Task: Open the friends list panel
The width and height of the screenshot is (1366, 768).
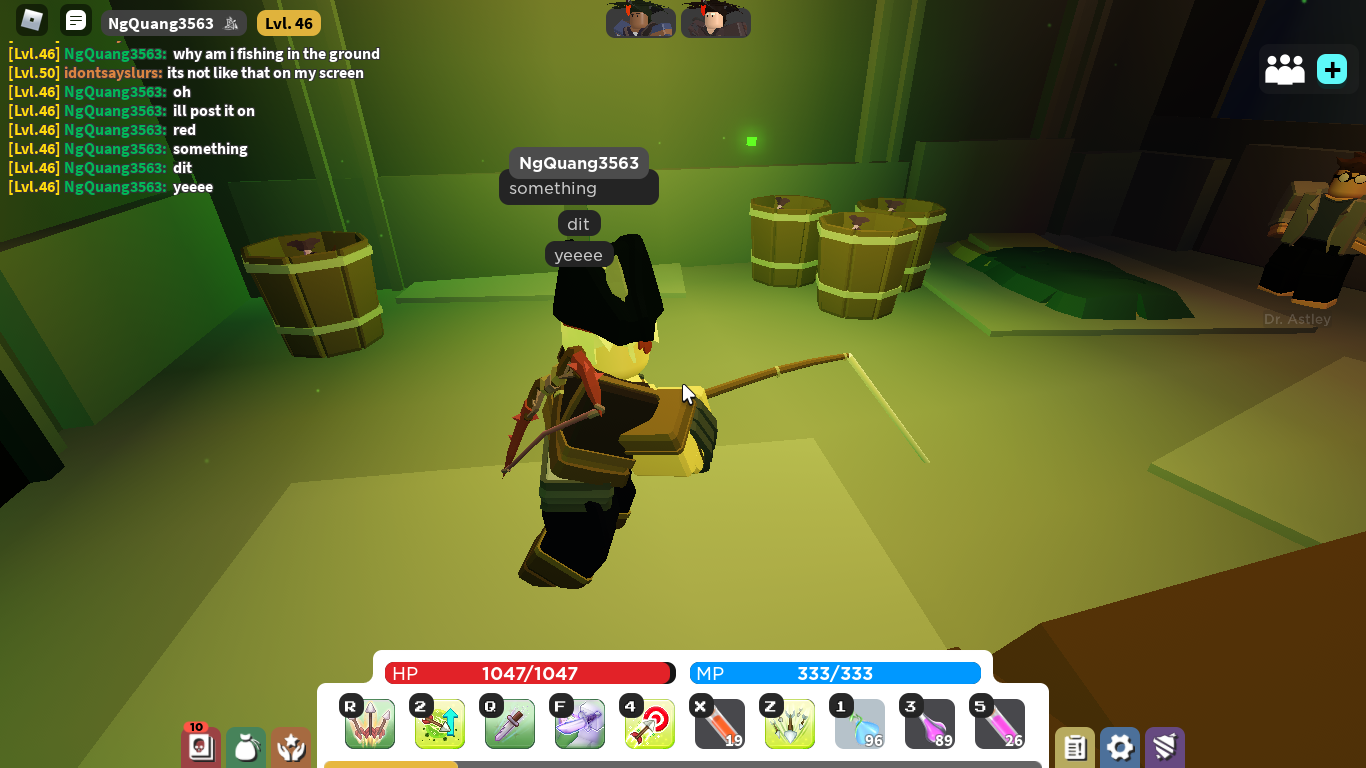Action: (x=1285, y=69)
